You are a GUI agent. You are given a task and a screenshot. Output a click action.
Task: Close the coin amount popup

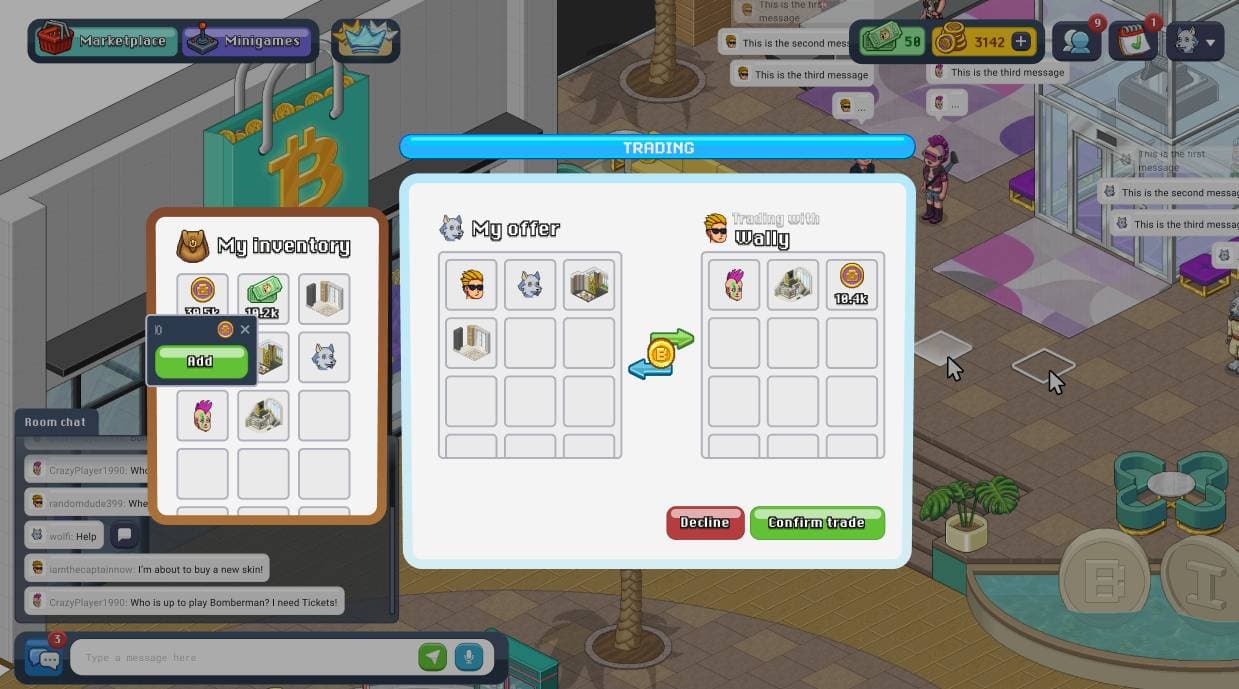(x=245, y=329)
